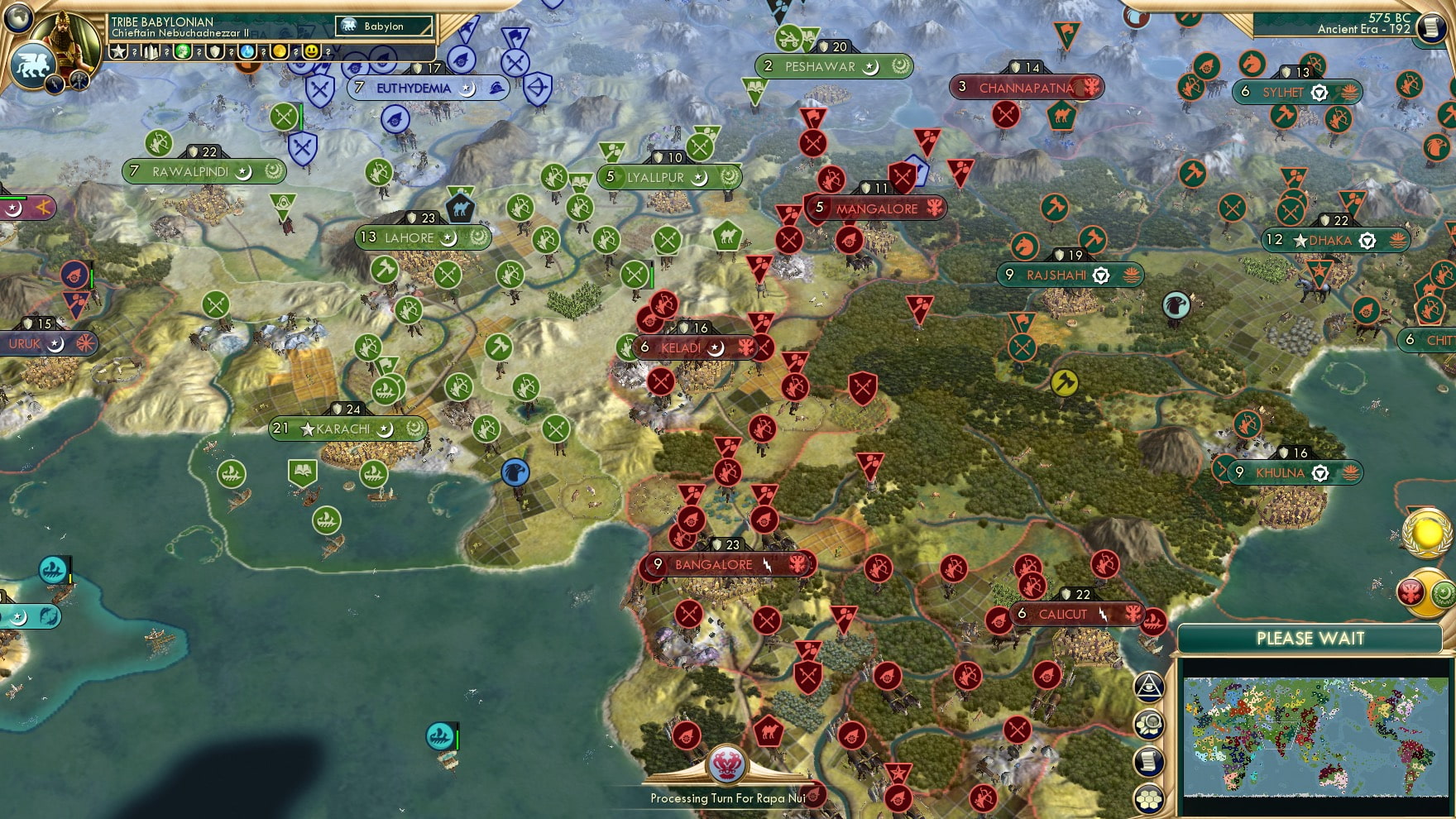
Task: Open the yellow orb laurel notification
Action: [1427, 534]
